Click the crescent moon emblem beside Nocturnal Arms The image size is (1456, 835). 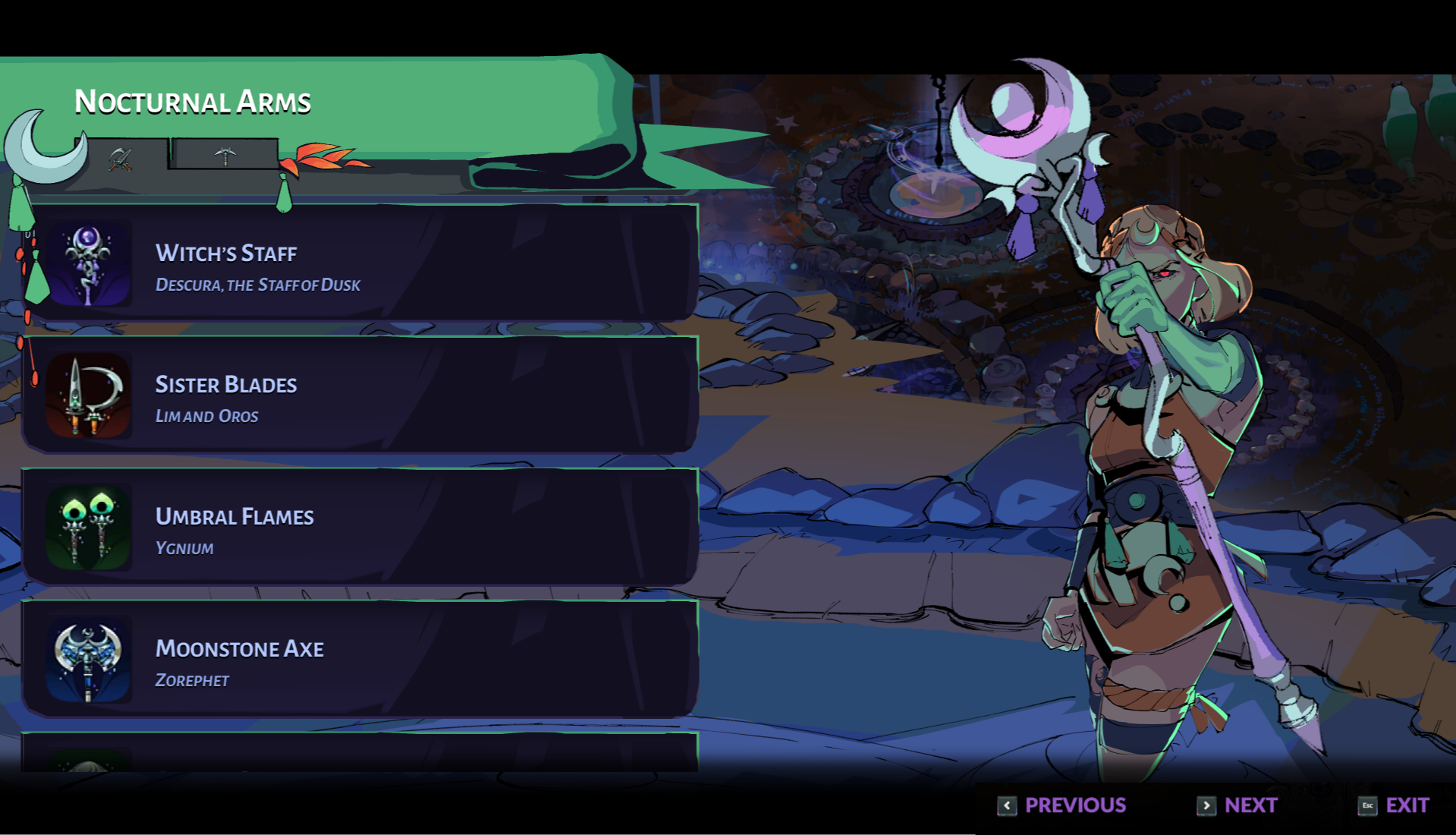[x=42, y=144]
